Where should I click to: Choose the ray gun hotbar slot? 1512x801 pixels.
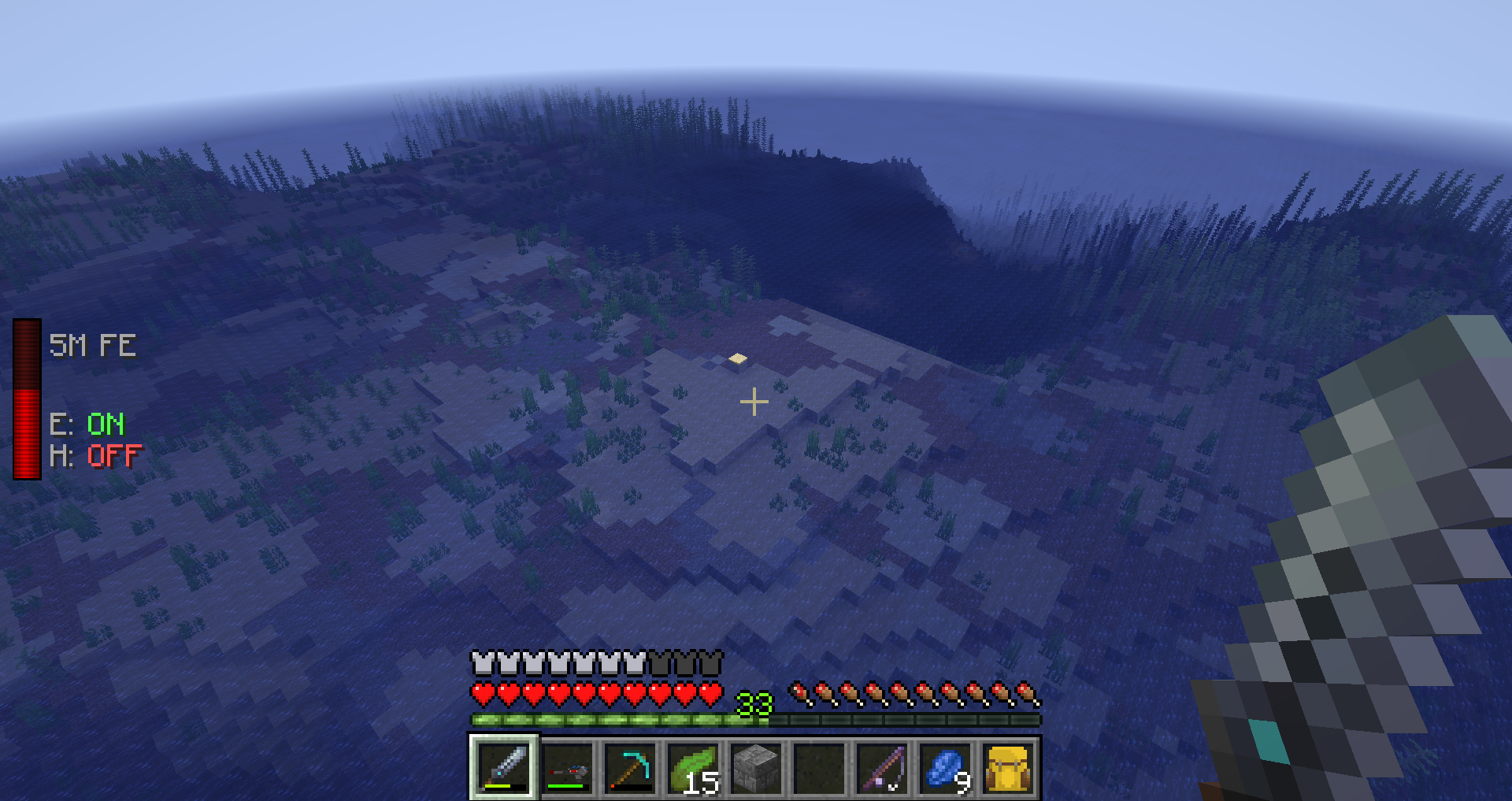pos(567,767)
